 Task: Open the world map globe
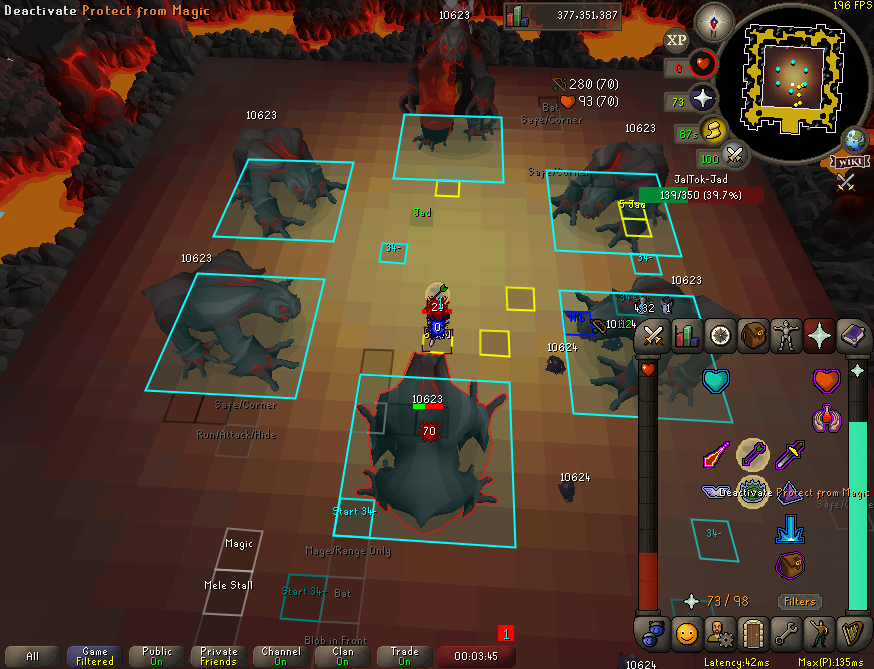(855, 138)
